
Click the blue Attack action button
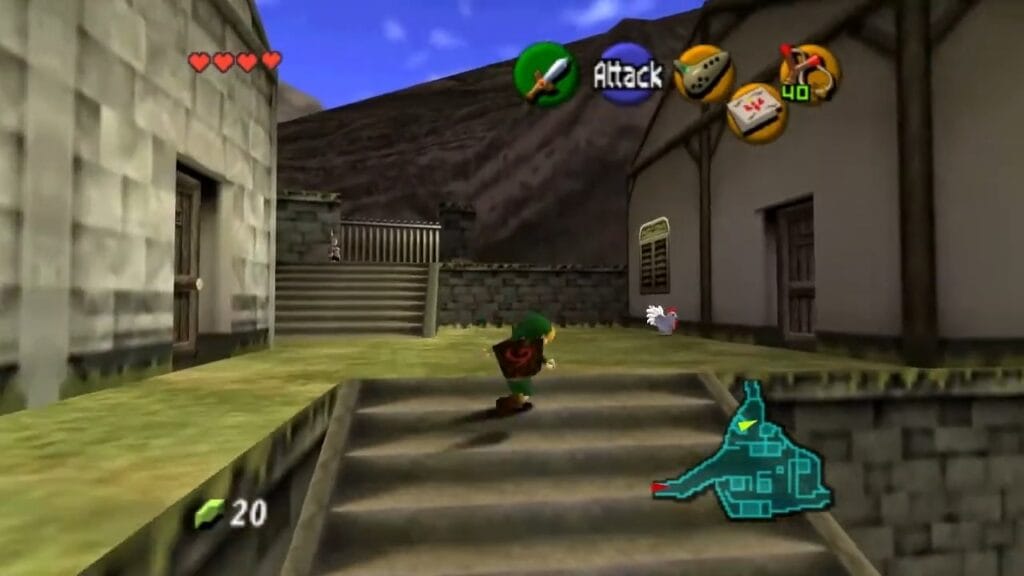point(628,74)
